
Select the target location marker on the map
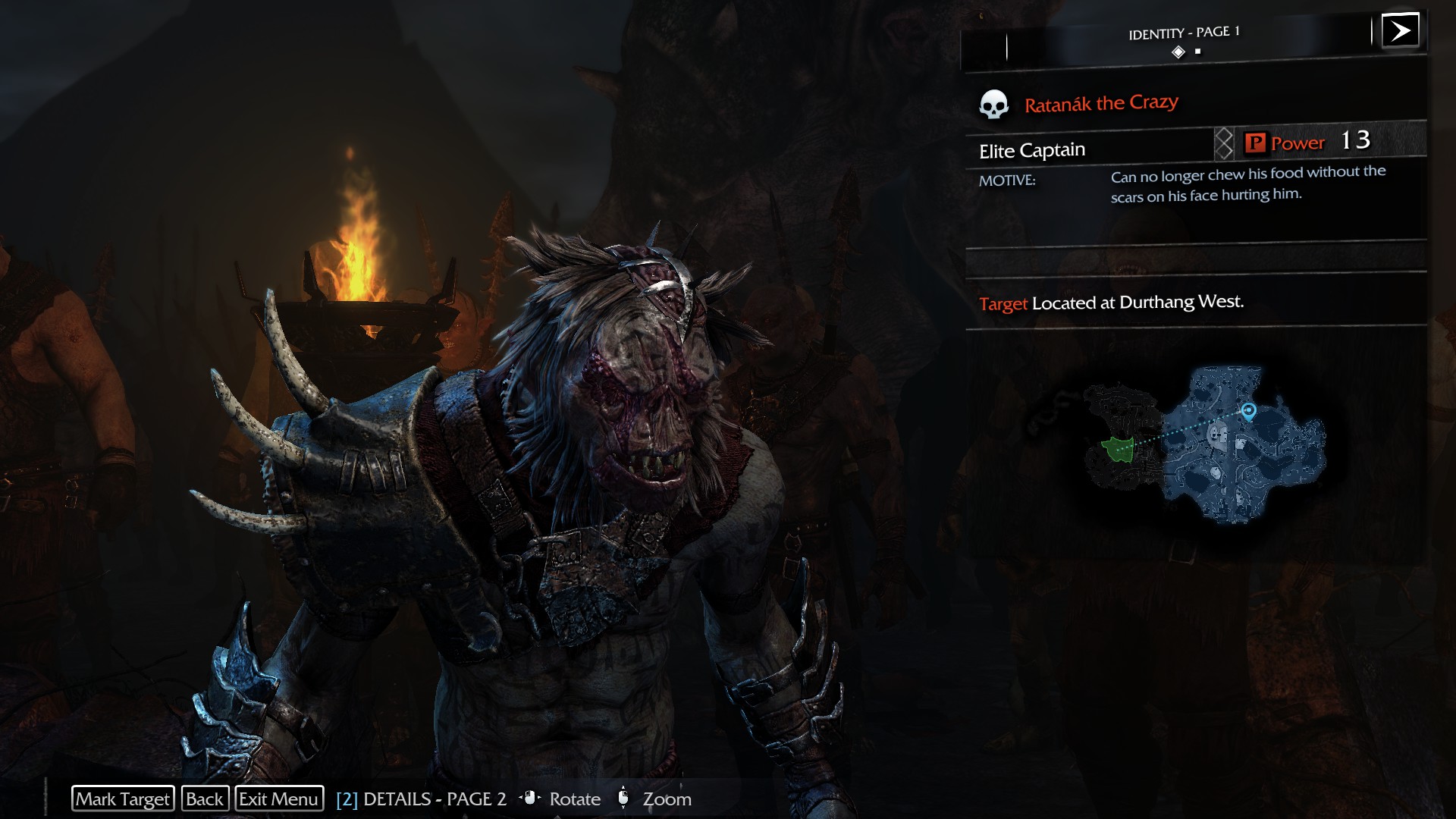[1248, 410]
